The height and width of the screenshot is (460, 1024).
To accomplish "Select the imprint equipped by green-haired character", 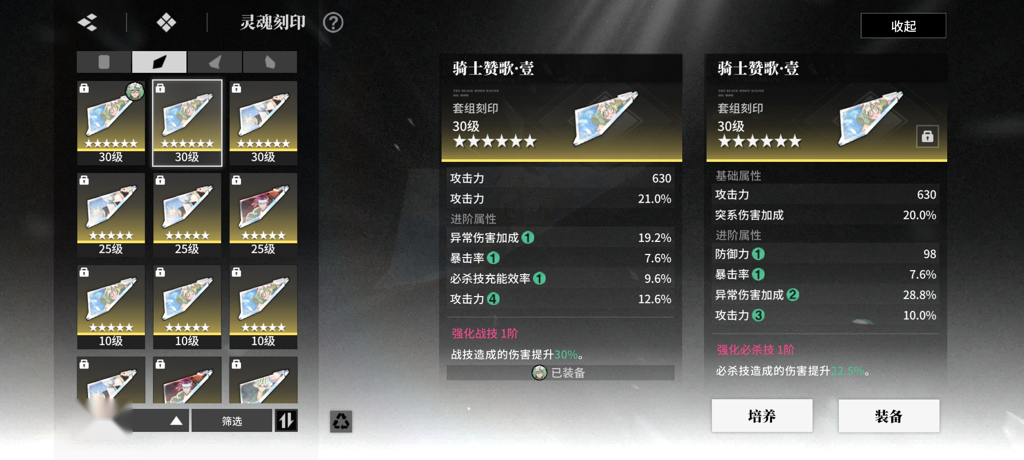I will pos(111,122).
